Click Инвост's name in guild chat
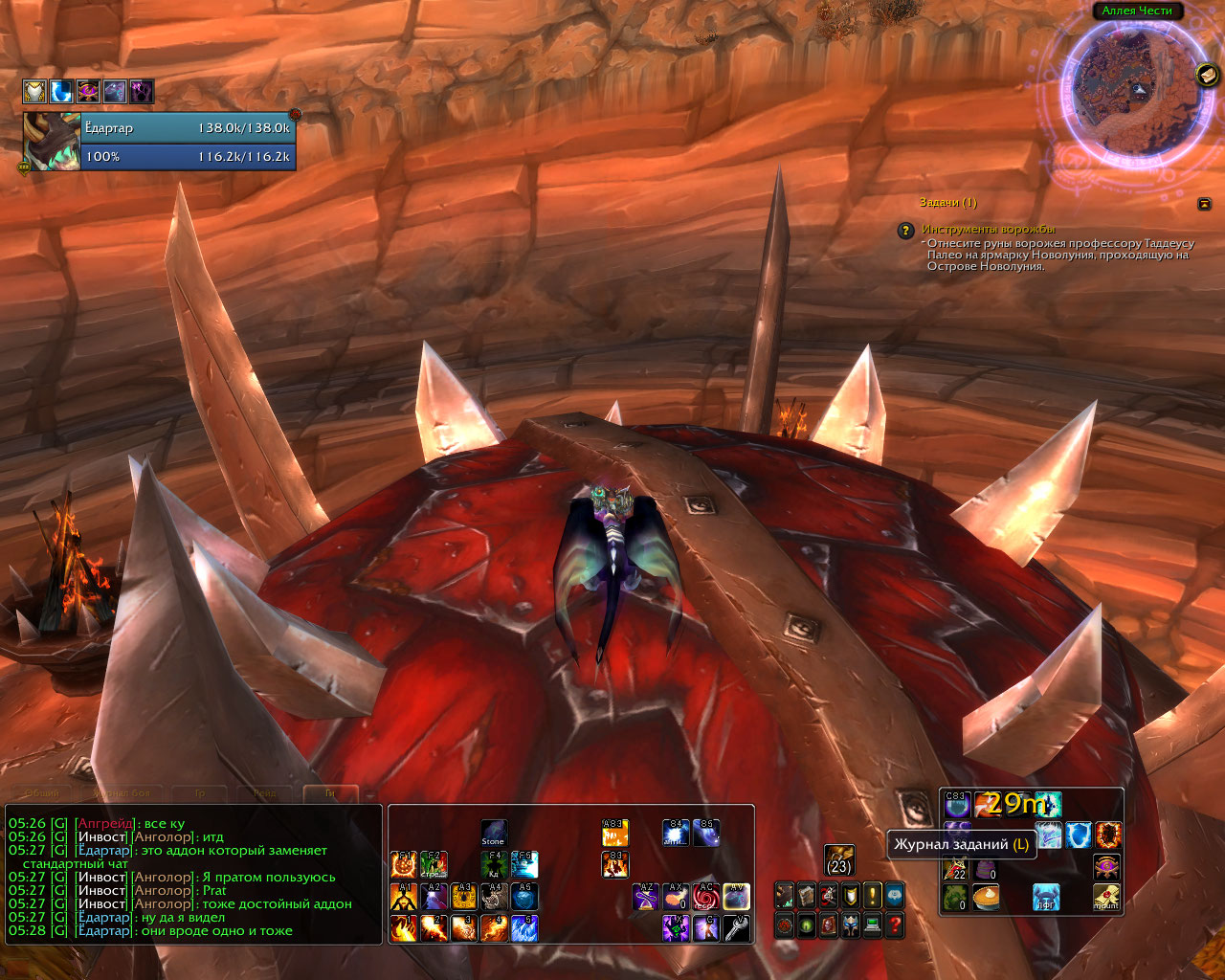 [101, 836]
